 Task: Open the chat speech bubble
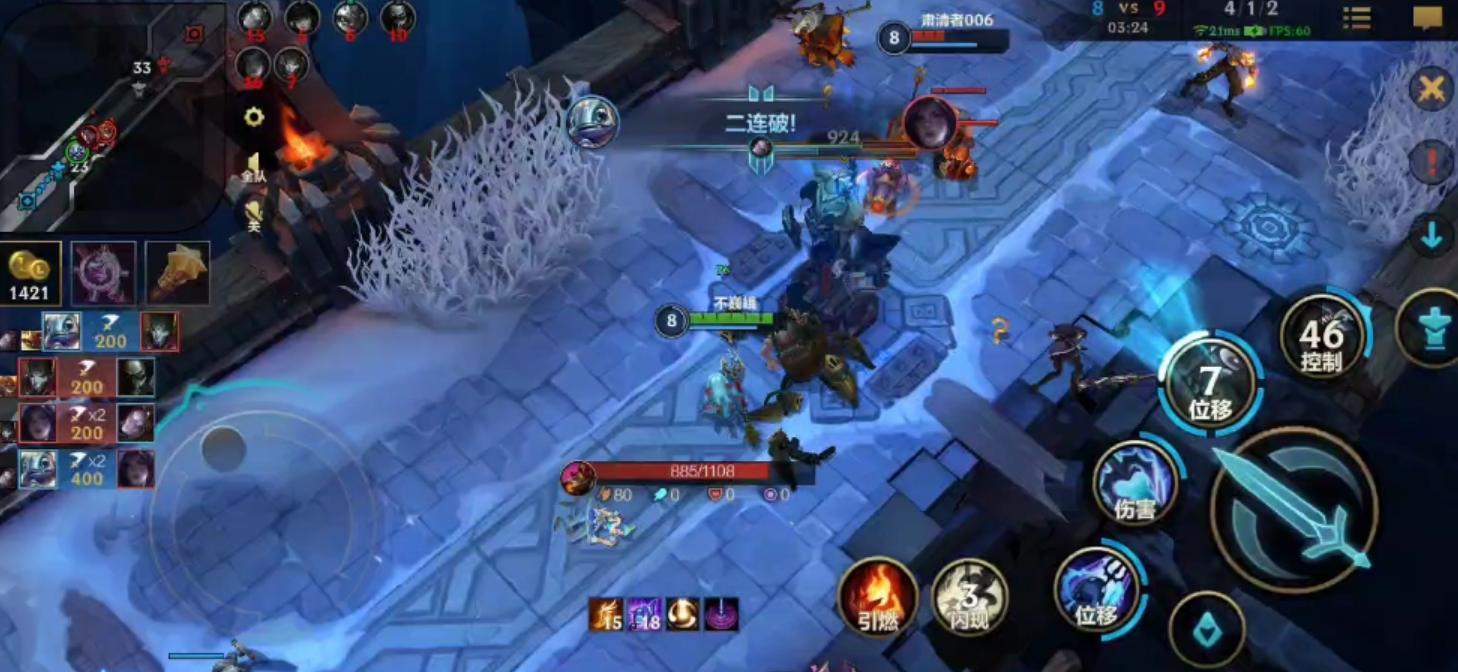1427,18
